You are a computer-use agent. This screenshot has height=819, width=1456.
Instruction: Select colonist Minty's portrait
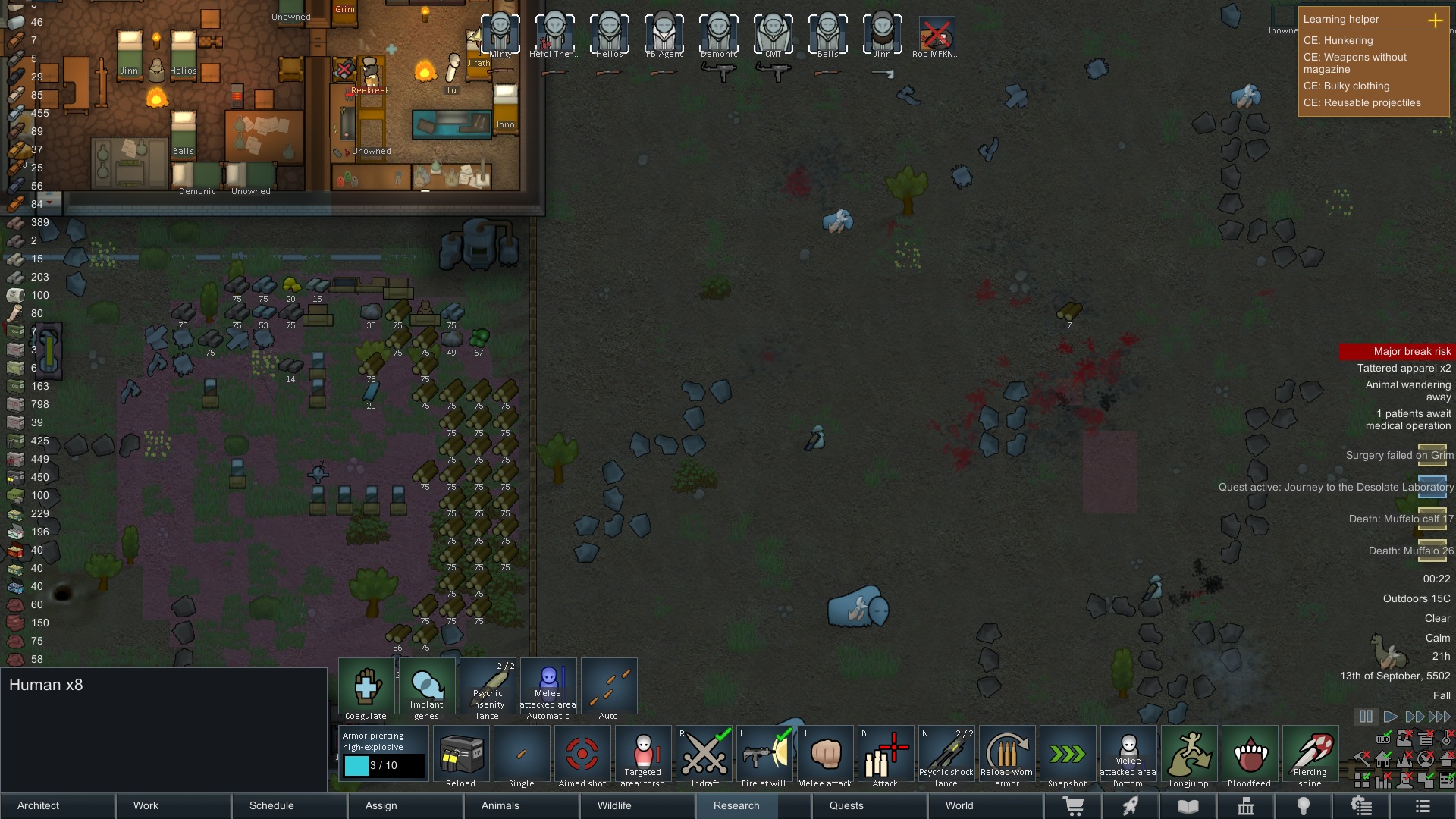pos(500,34)
